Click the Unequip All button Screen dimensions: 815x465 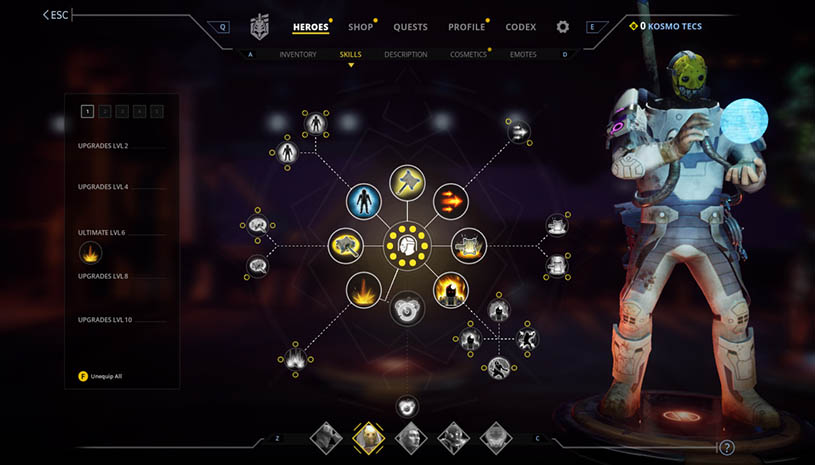coord(110,376)
